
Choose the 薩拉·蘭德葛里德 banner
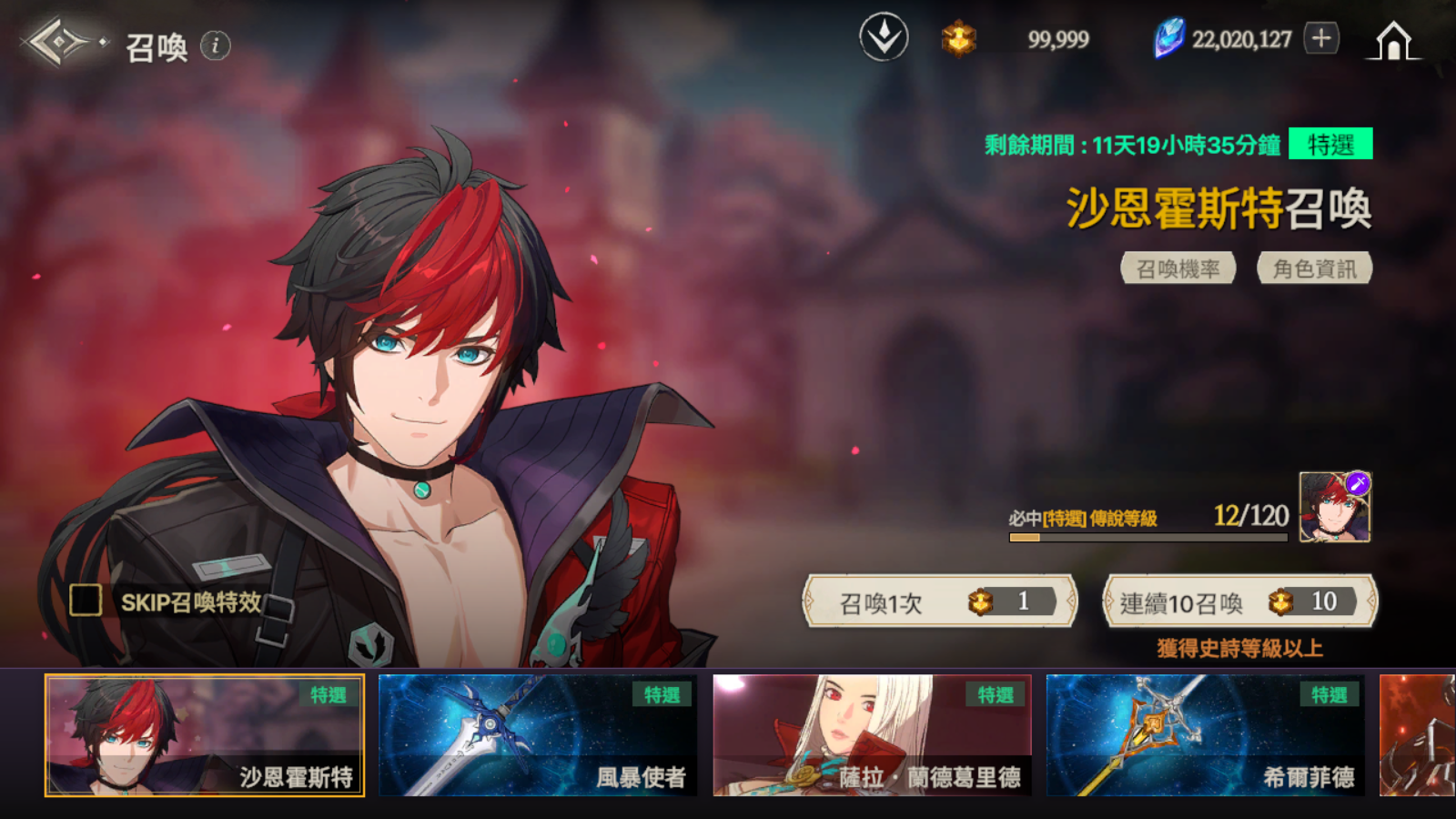pyautogui.click(x=872, y=735)
